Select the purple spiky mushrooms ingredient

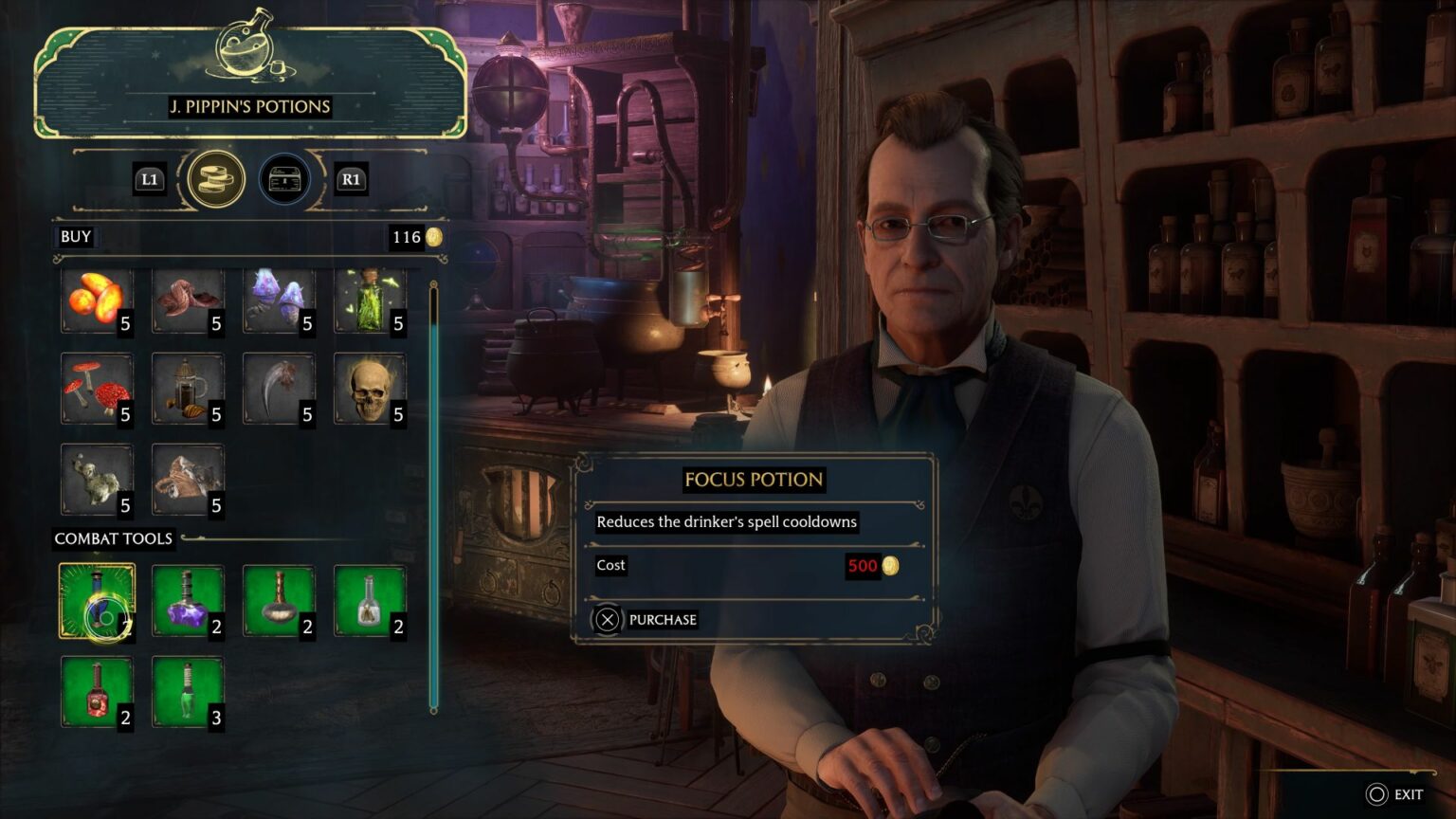pyautogui.click(x=279, y=299)
